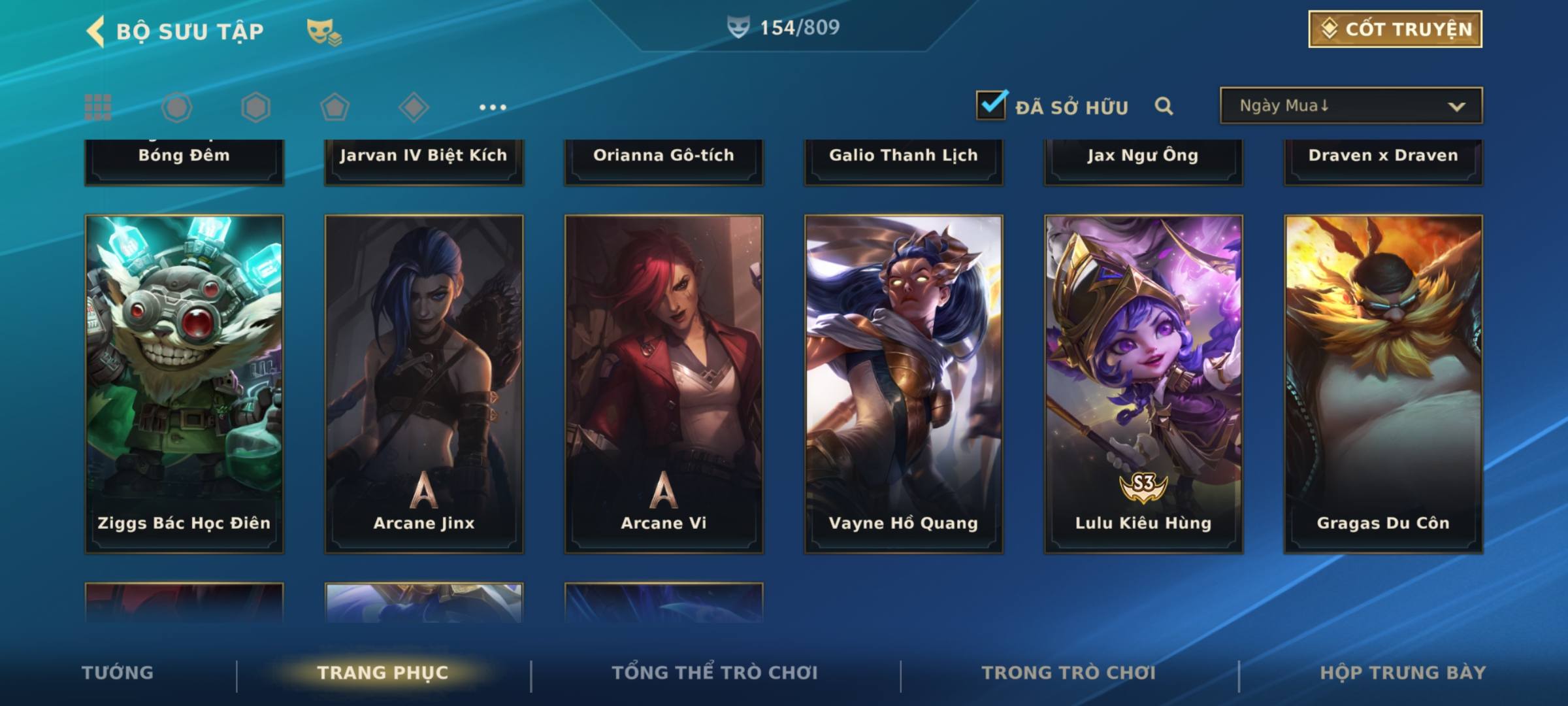Open the Cốt Truyện button

pos(1395,29)
